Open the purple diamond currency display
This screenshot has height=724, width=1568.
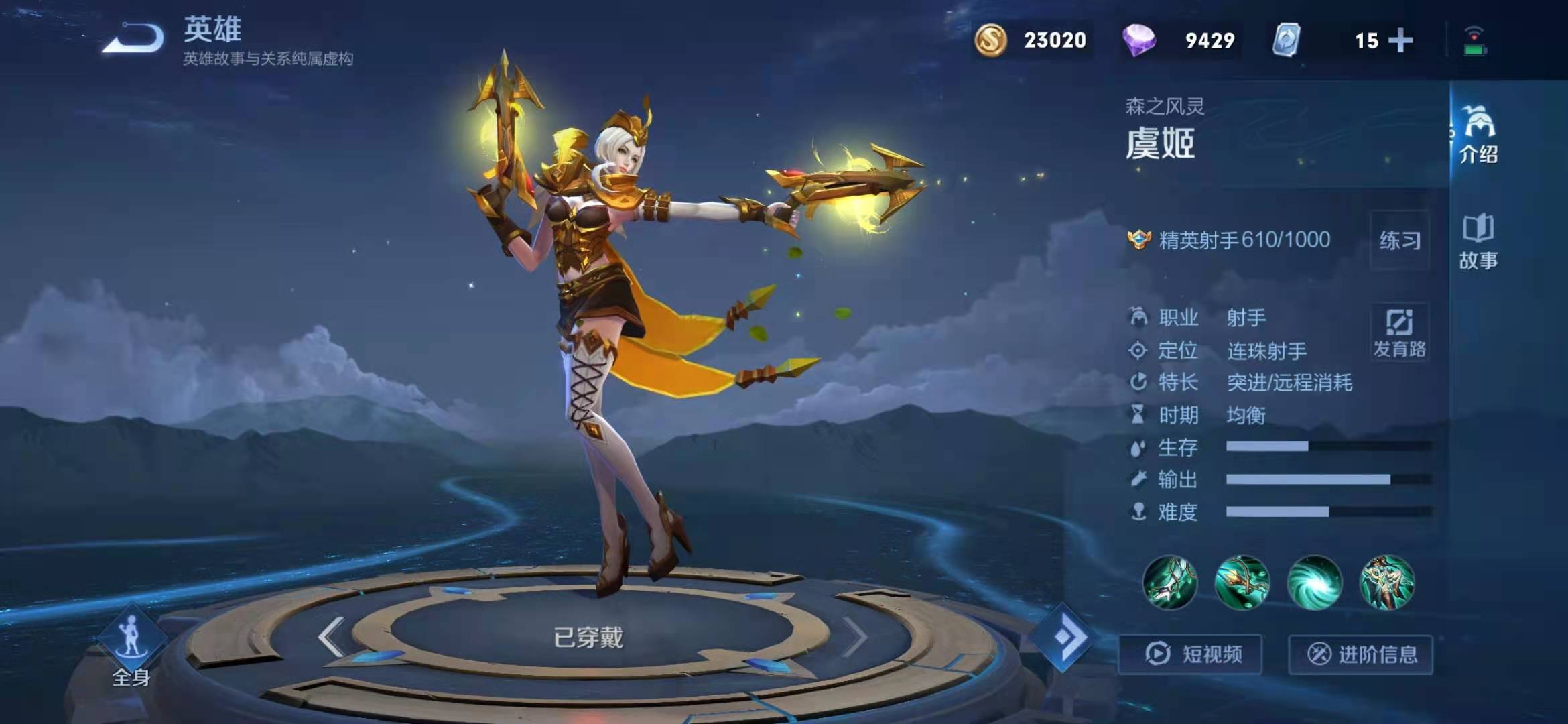pyautogui.click(x=1181, y=40)
